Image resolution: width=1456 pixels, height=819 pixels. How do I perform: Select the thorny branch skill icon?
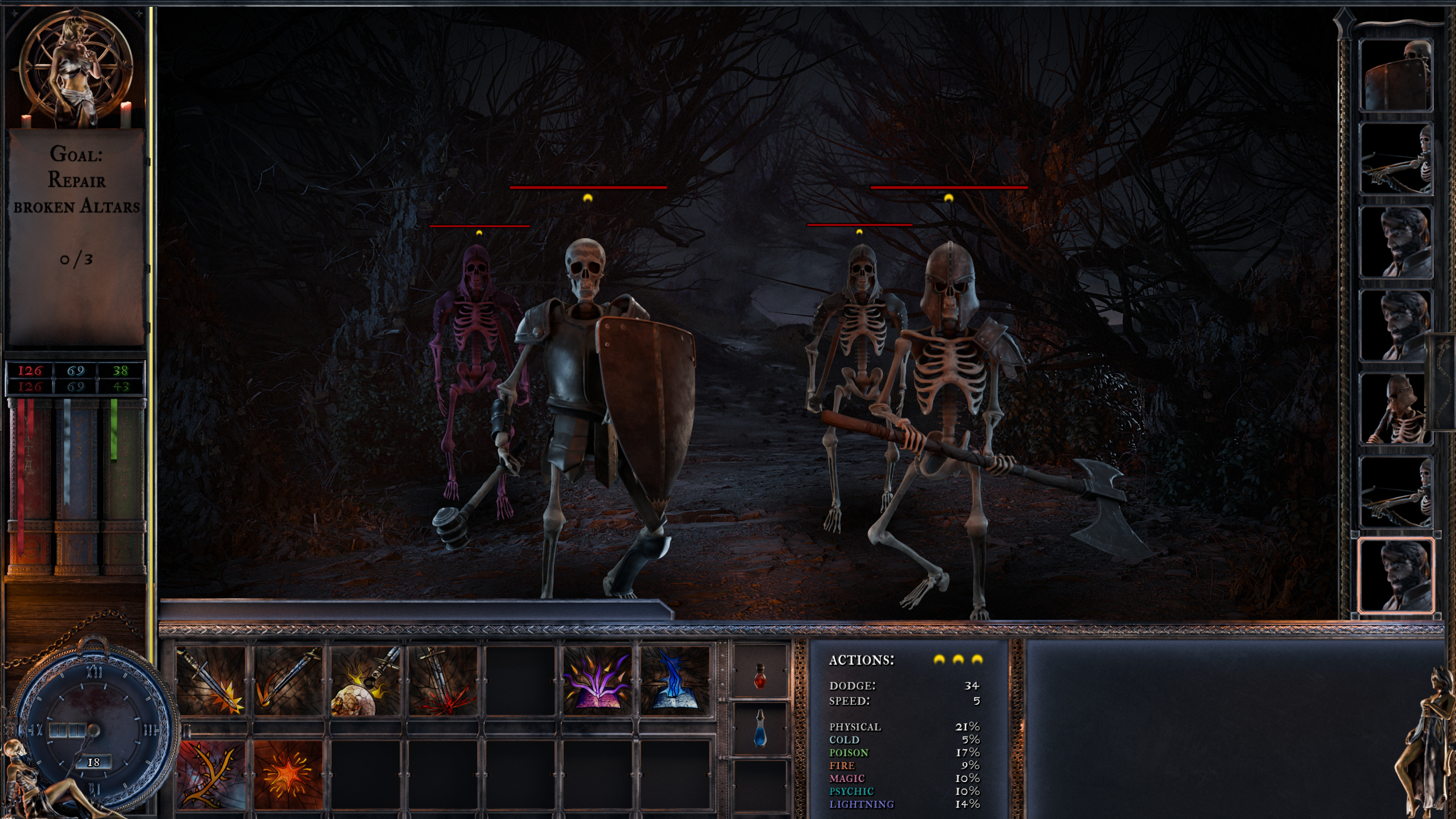coord(210,776)
